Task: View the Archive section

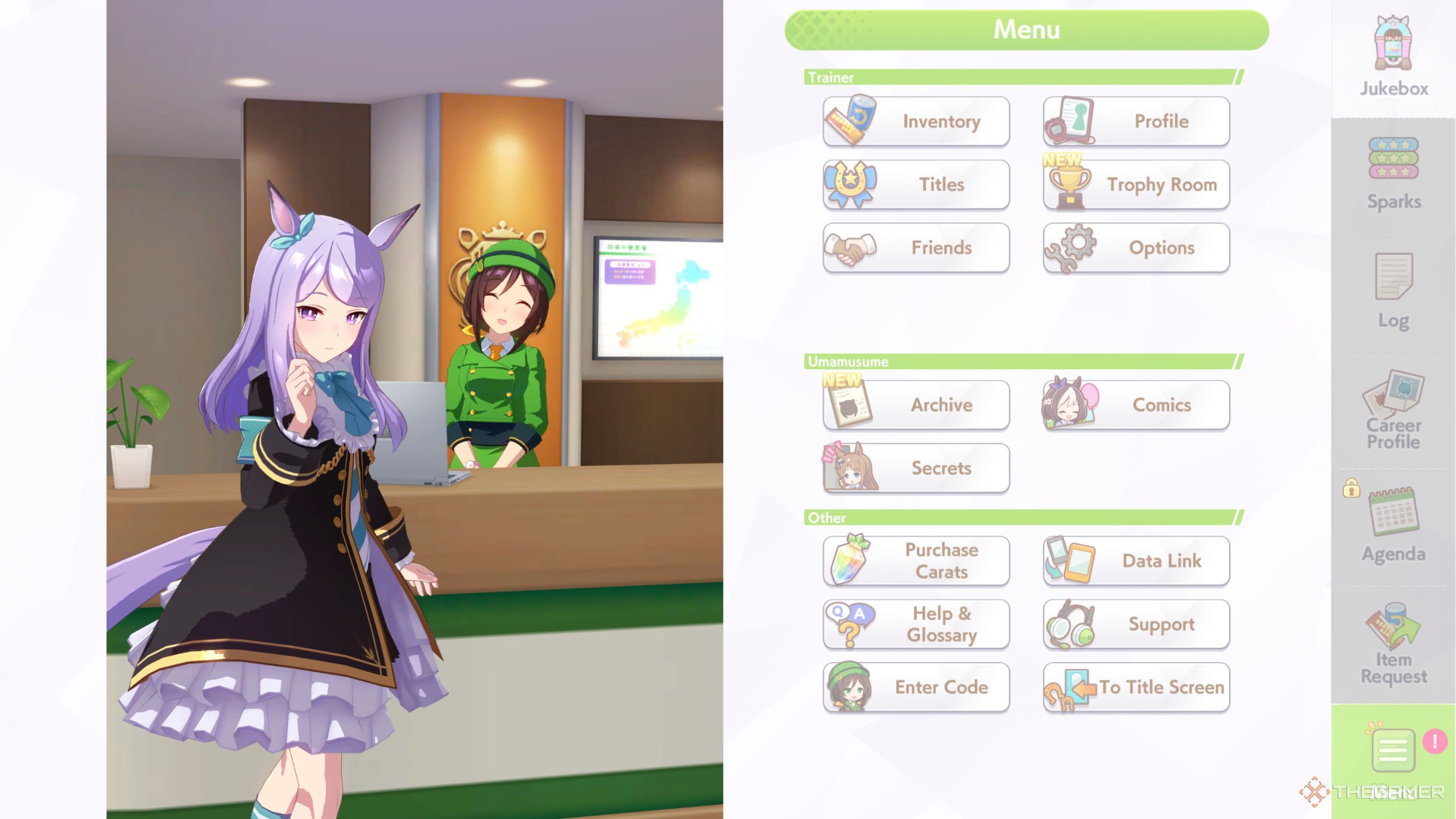Action: pos(916,404)
